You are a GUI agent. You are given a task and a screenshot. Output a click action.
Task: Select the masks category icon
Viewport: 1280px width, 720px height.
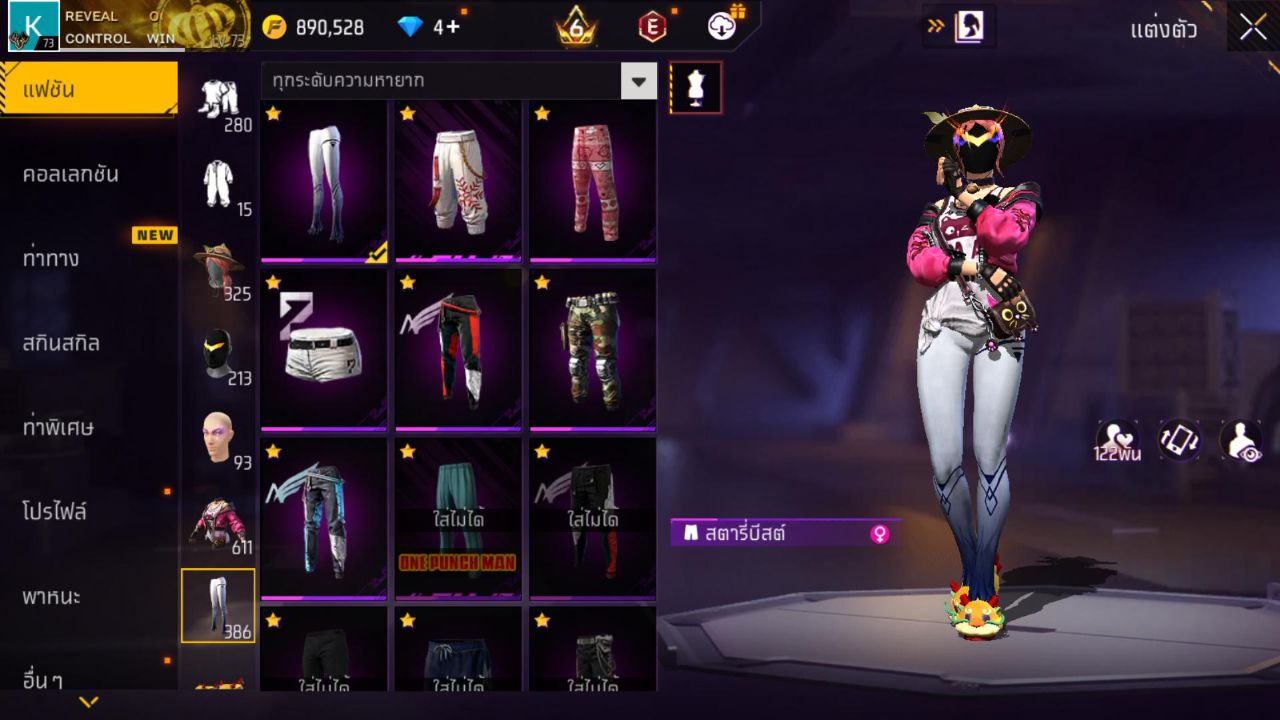pos(220,350)
